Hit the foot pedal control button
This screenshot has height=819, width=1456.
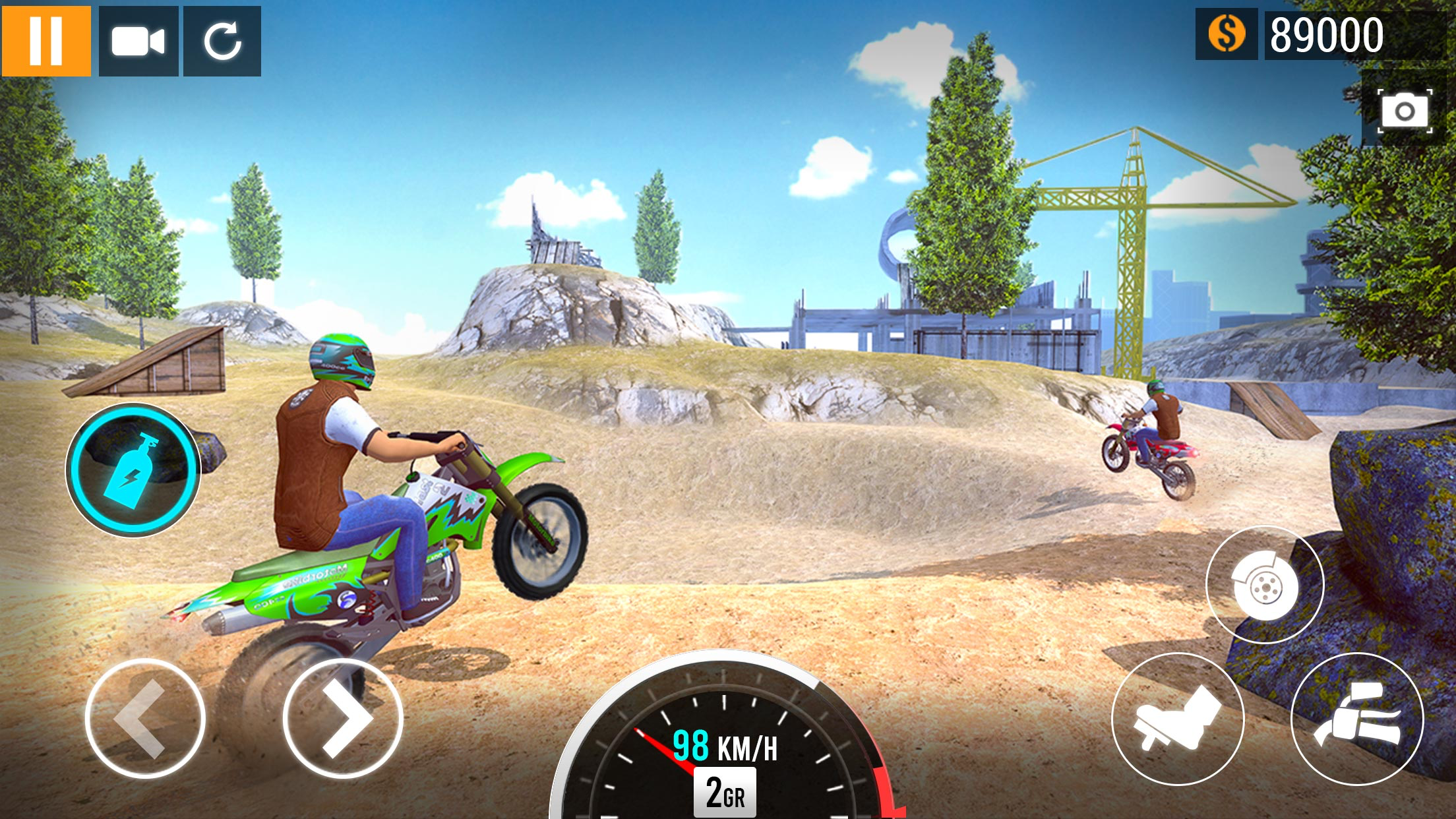tap(1178, 719)
